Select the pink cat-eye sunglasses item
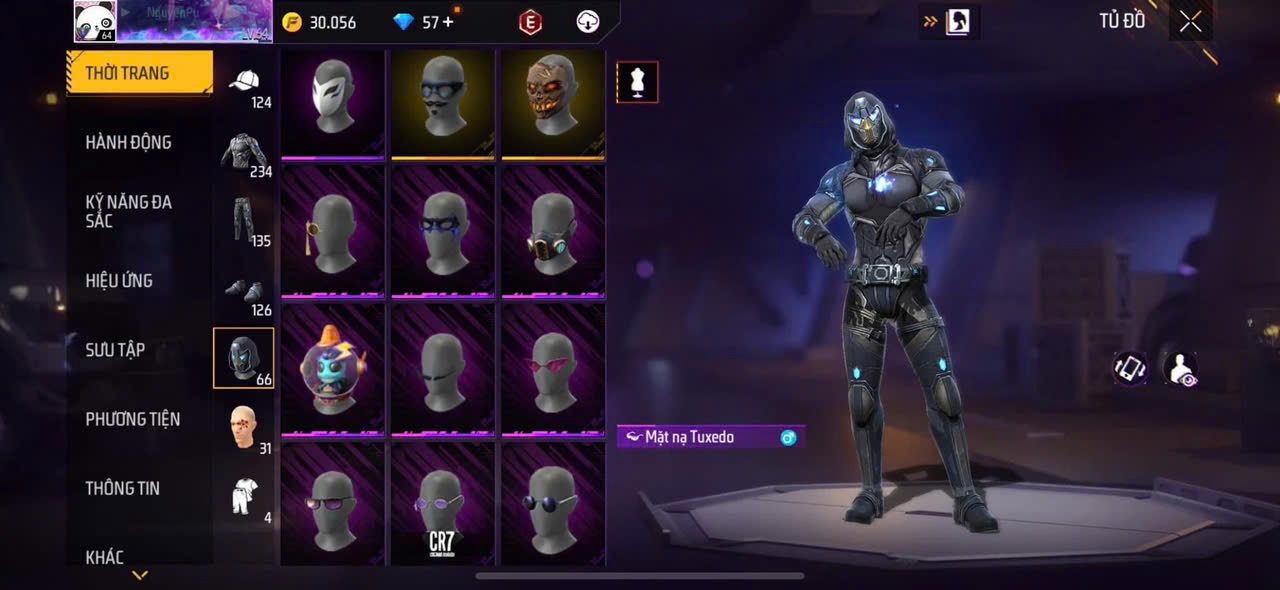This screenshot has width=1280, height=590. coord(553,368)
